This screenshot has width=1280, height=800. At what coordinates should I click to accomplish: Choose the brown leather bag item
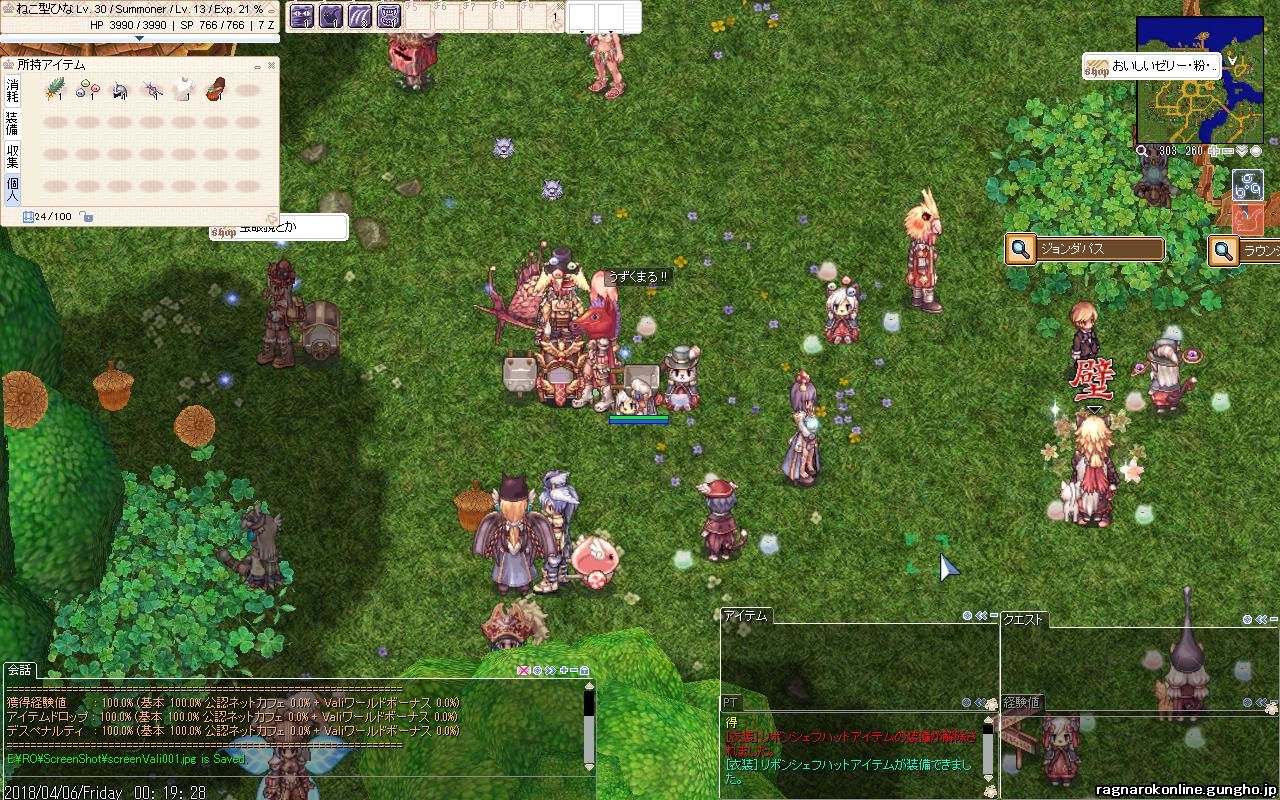(x=214, y=91)
